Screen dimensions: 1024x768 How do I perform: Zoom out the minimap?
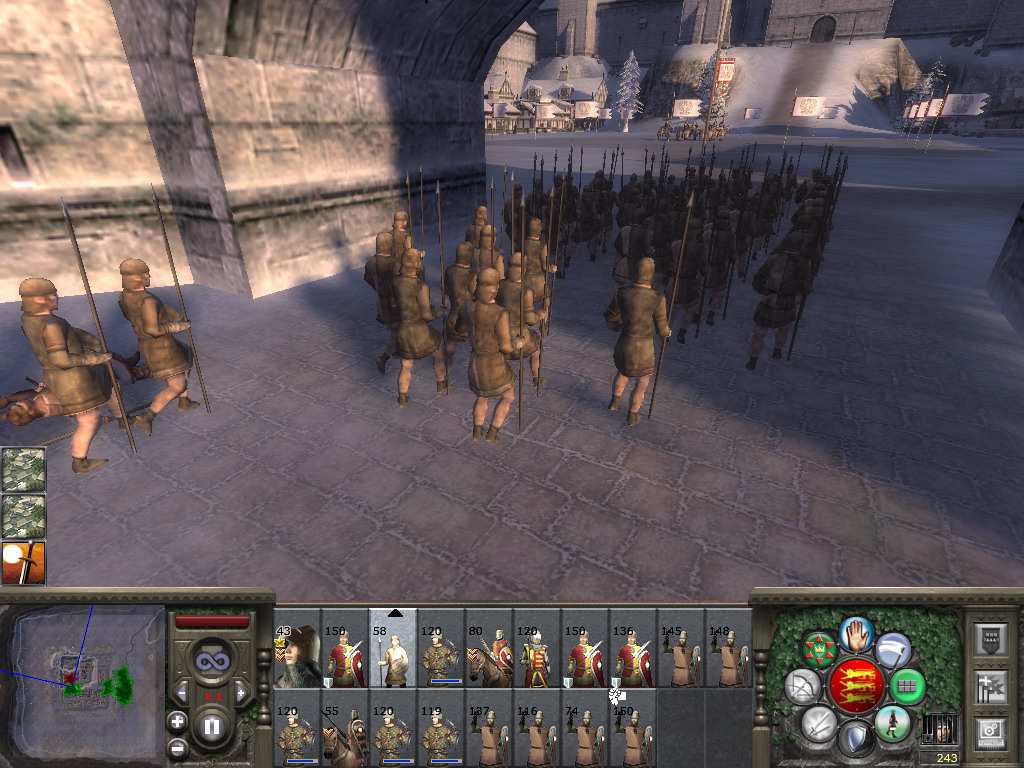177,747
